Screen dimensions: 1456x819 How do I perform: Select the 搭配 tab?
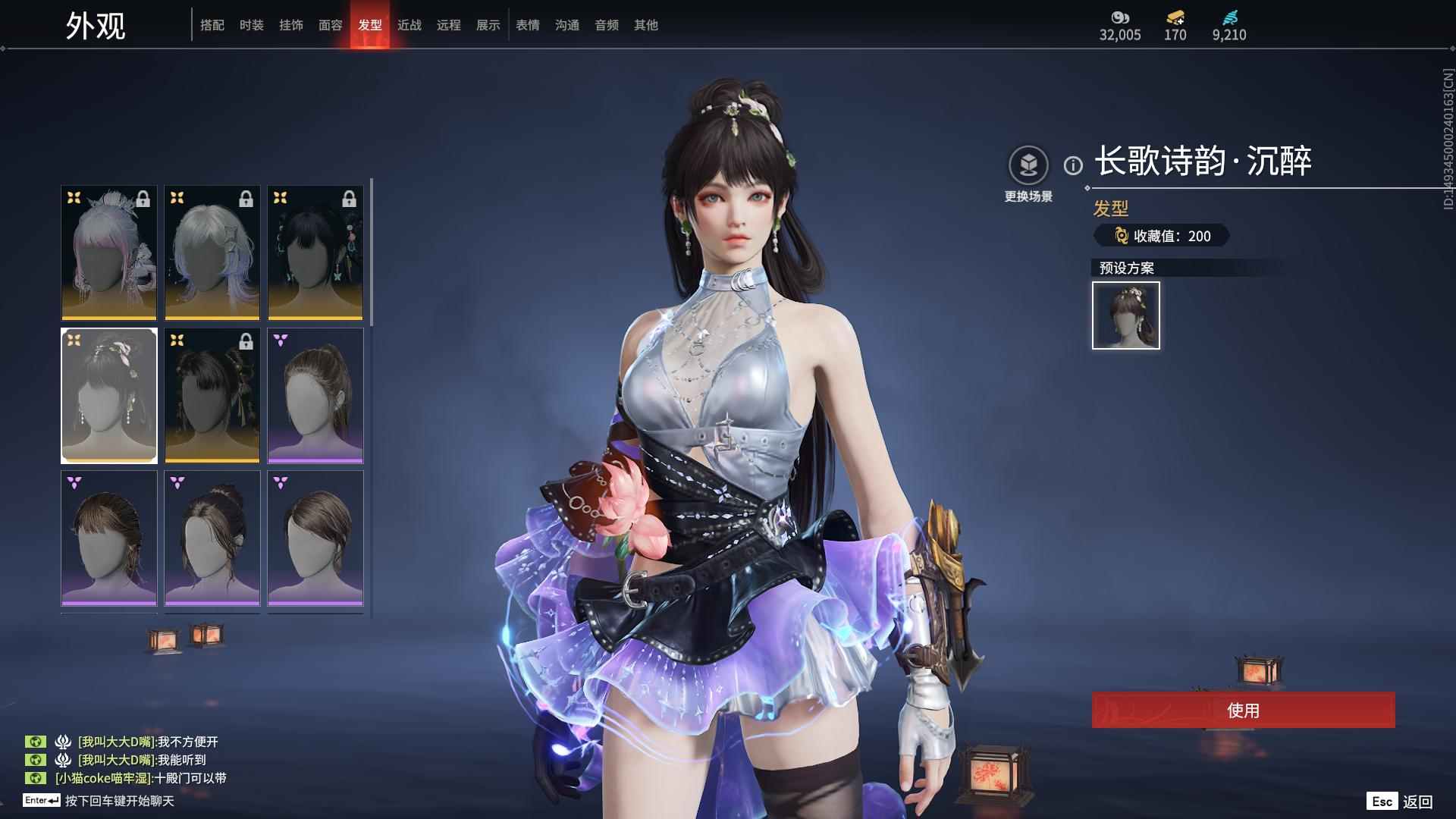pos(212,24)
